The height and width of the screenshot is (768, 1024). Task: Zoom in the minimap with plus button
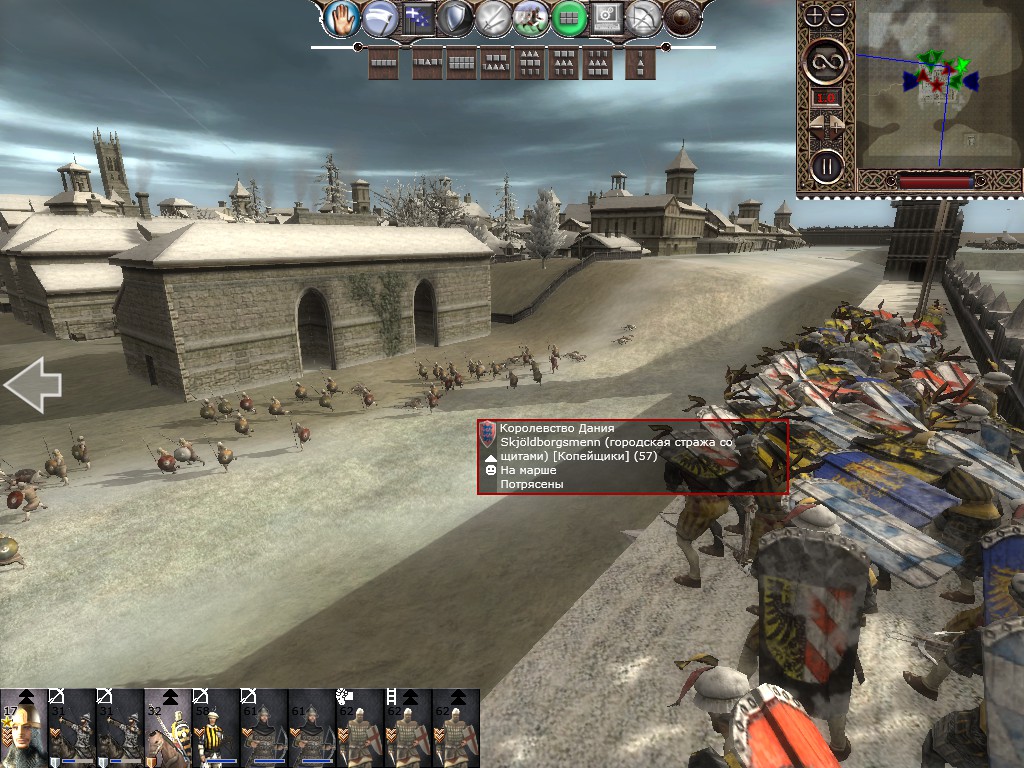click(x=815, y=16)
